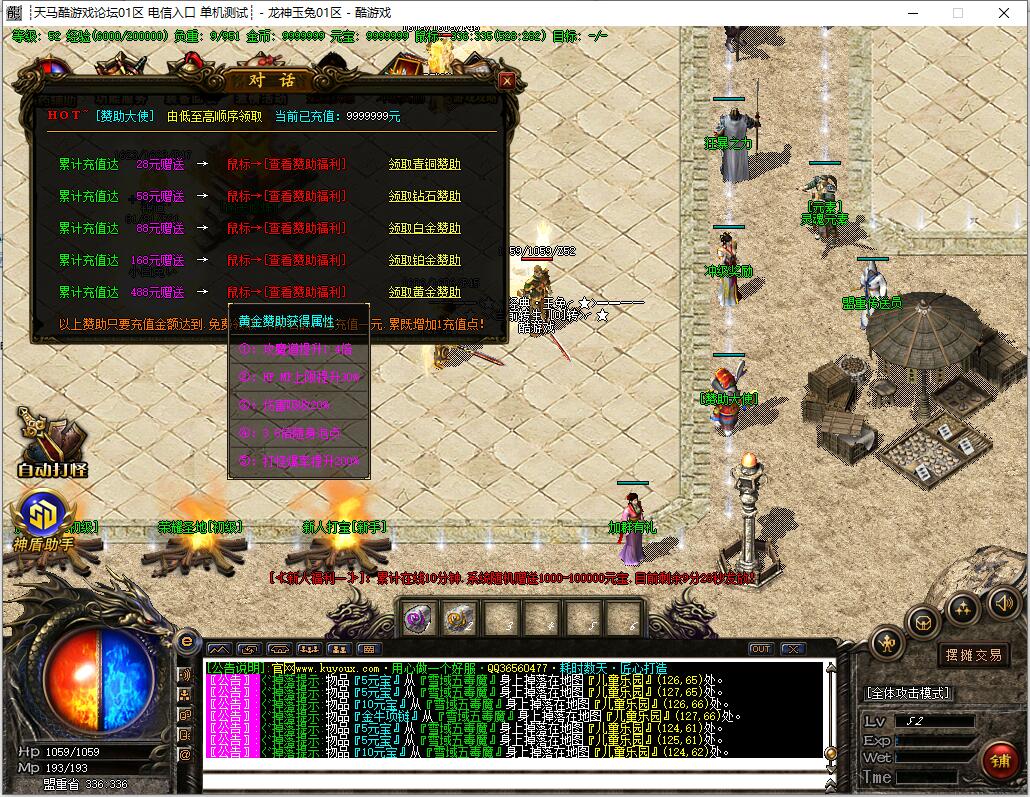The height and width of the screenshot is (797, 1030).
Task: Use the golden scroll in hotbar slot 2
Action: 459,619
